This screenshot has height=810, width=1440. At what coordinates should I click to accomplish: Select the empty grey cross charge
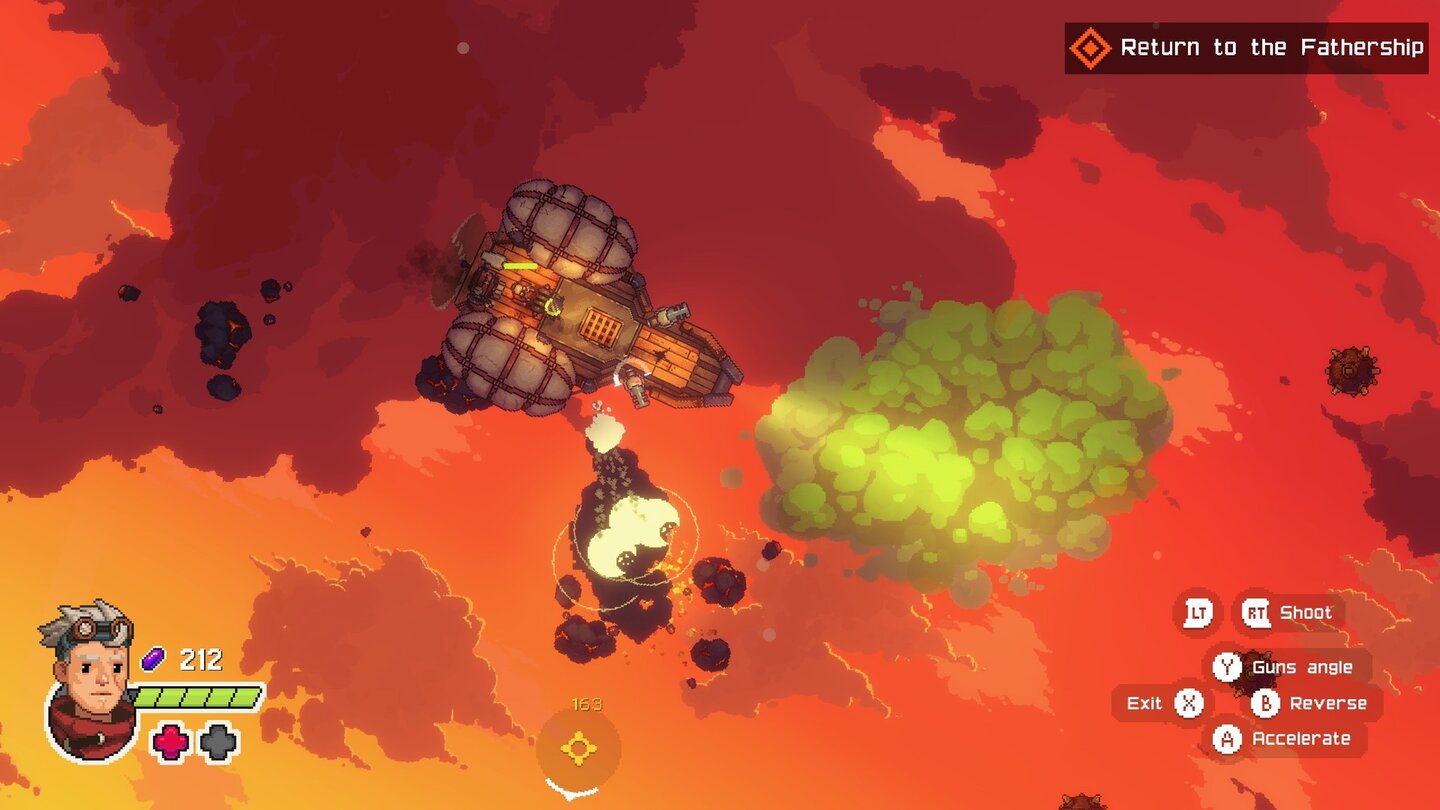218,742
